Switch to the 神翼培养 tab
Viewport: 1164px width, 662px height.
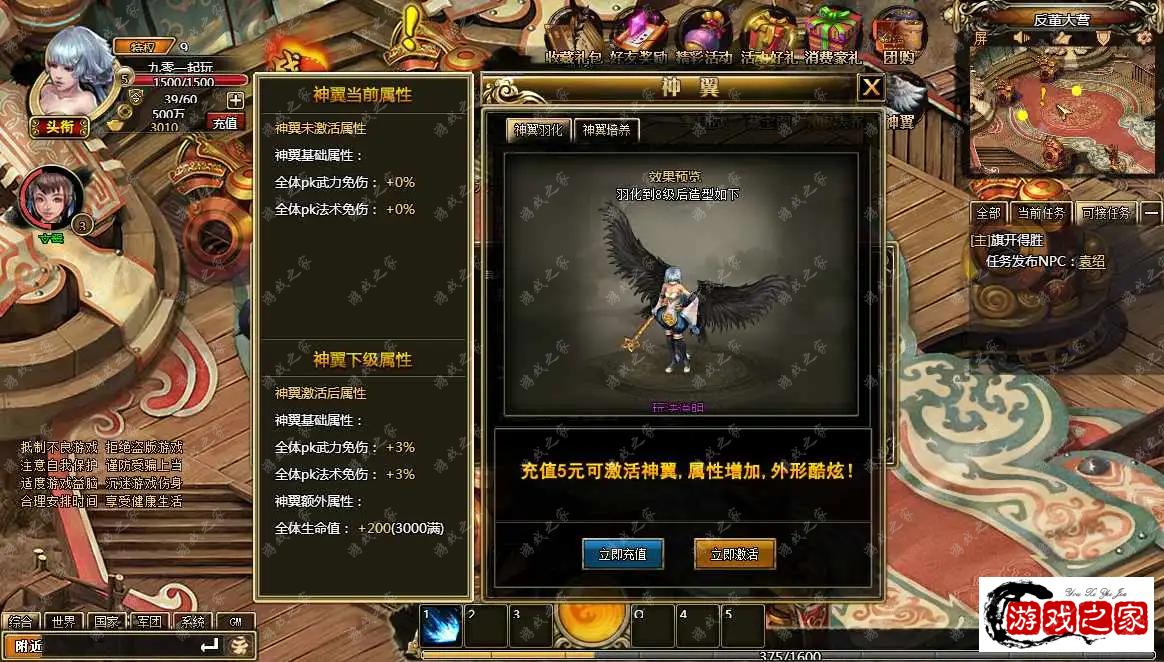pos(608,130)
